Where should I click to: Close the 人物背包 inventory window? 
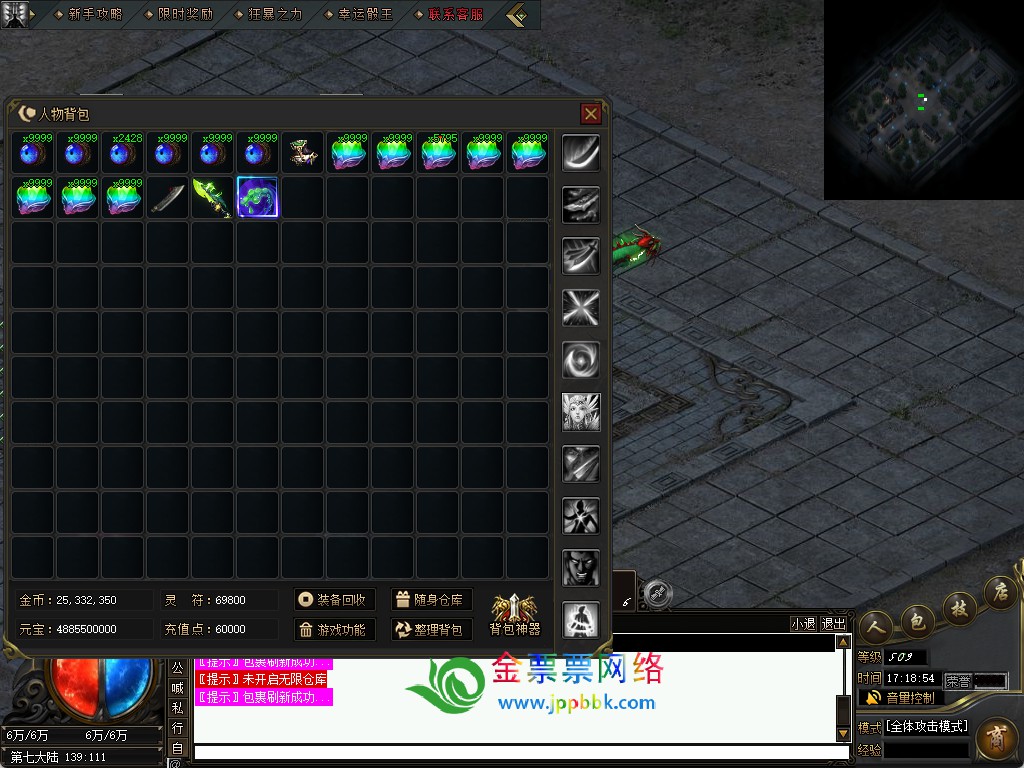[x=590, y=114]
